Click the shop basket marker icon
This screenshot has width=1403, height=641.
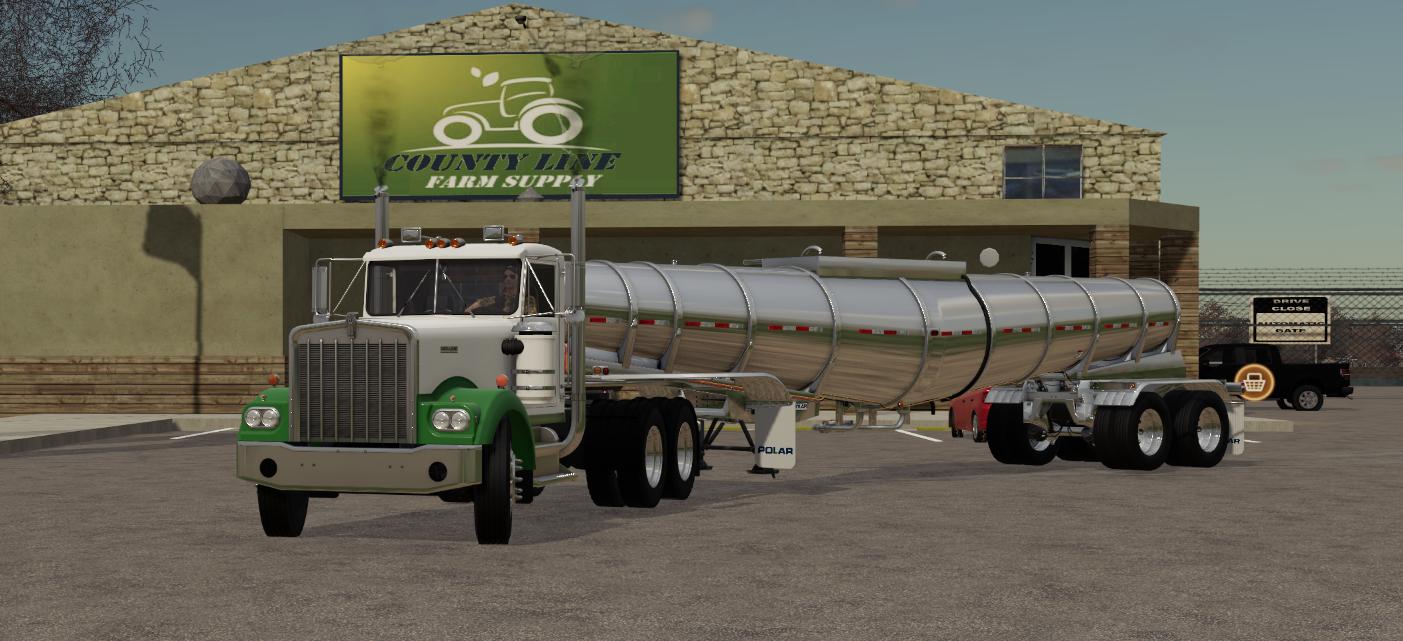1254,381
